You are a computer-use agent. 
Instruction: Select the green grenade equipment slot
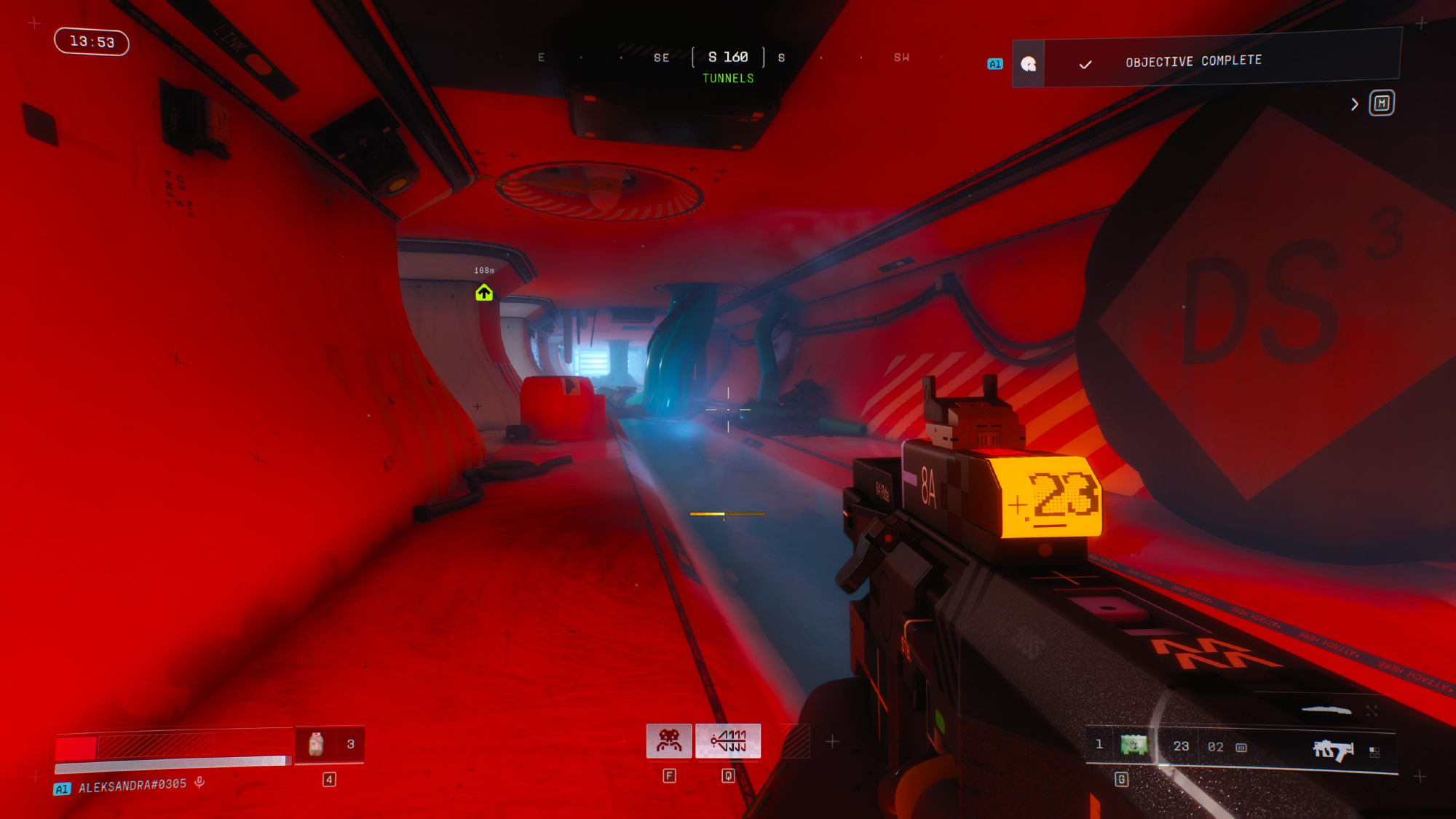(1133, 745)
